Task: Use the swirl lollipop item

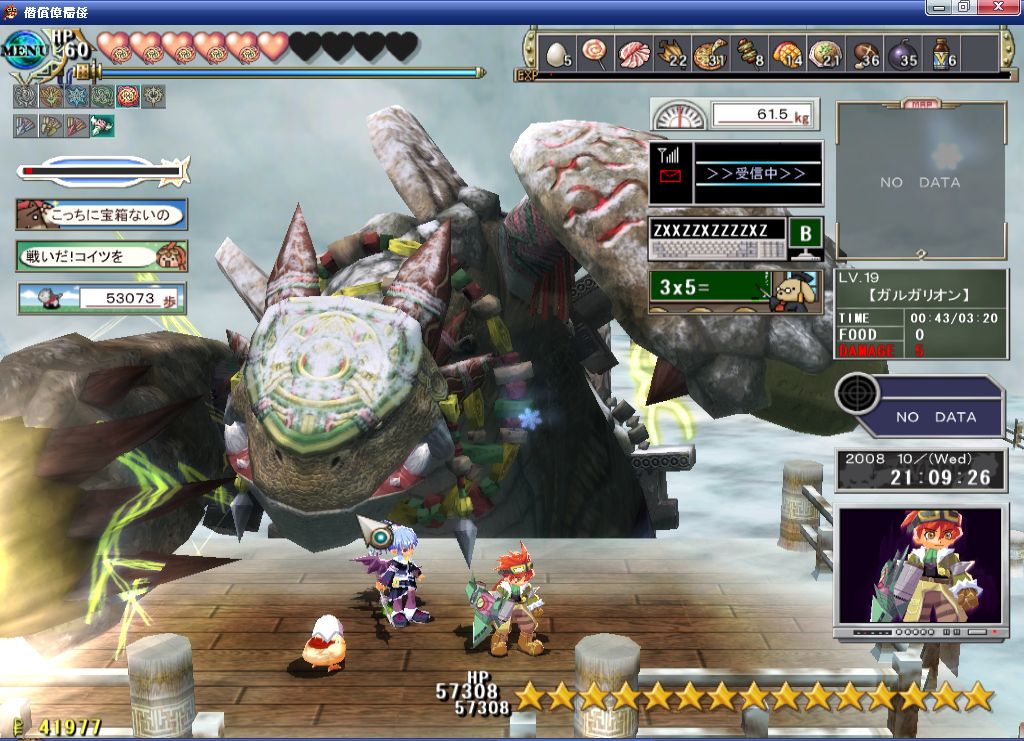Action: (595, 52)
